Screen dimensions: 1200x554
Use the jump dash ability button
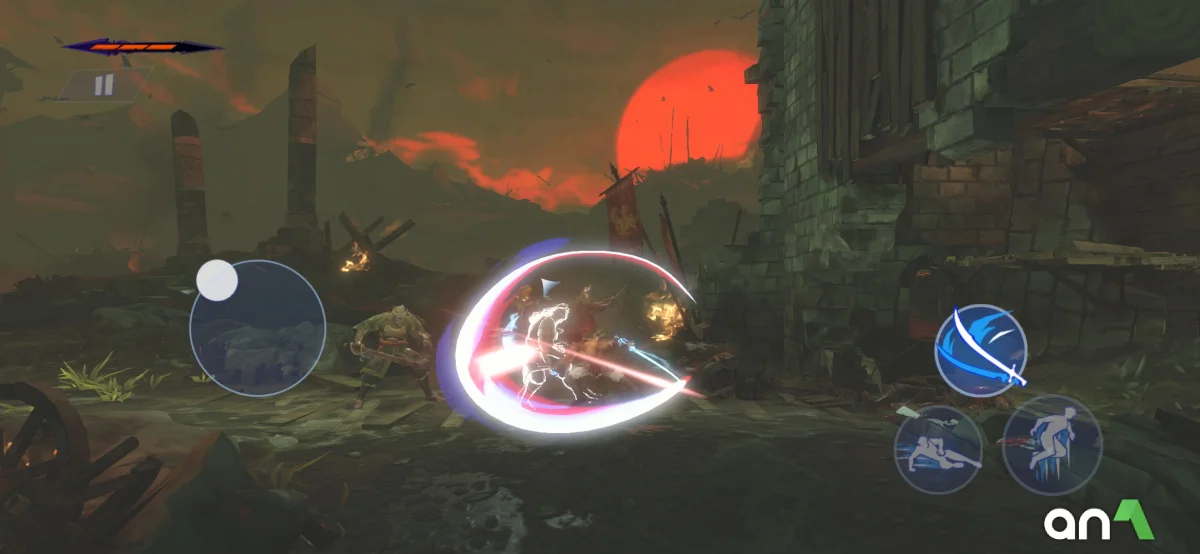[1051, 444]
